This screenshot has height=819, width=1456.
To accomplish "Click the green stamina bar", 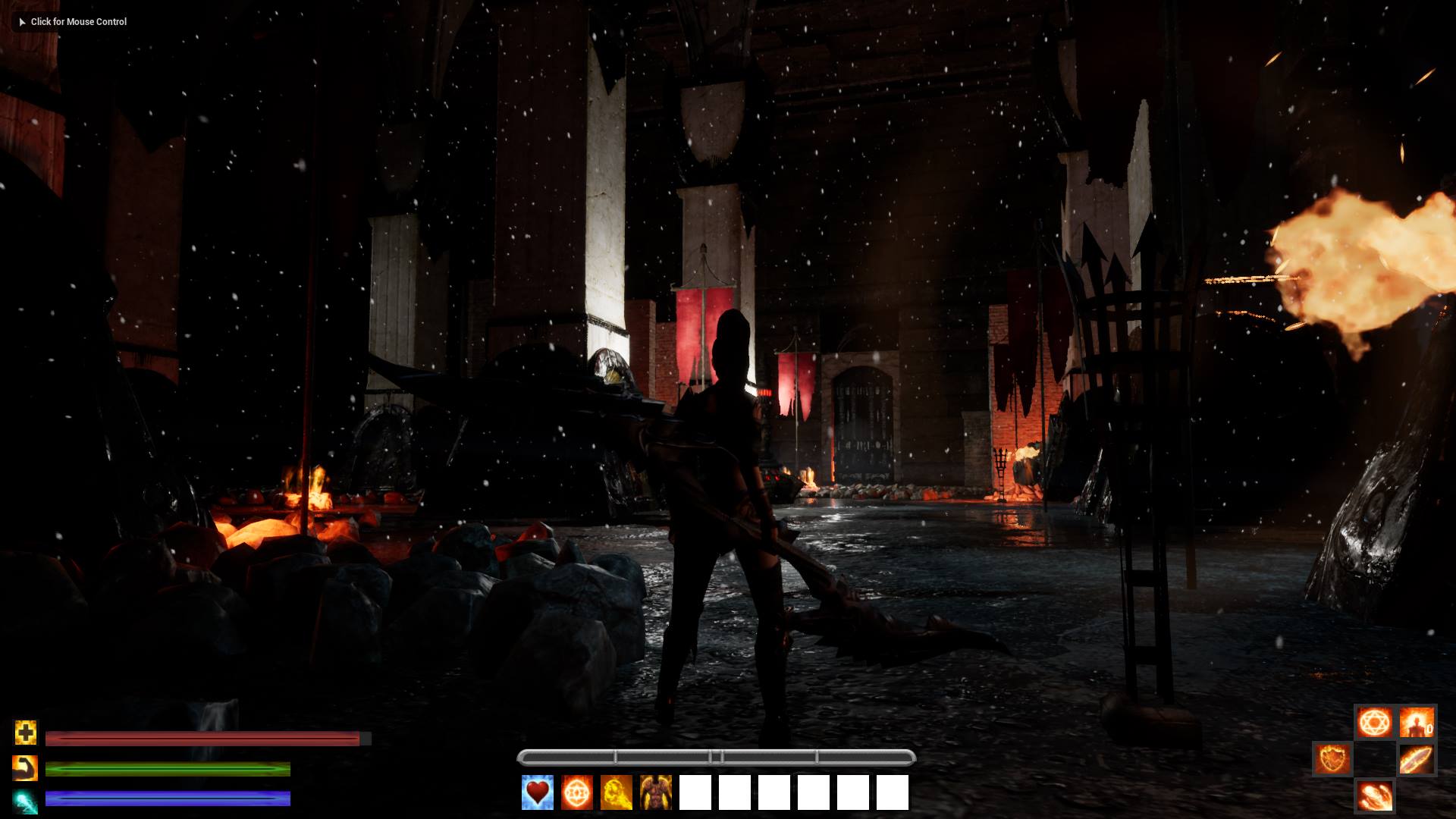I will pyautogui.click(x=167, y=769).
